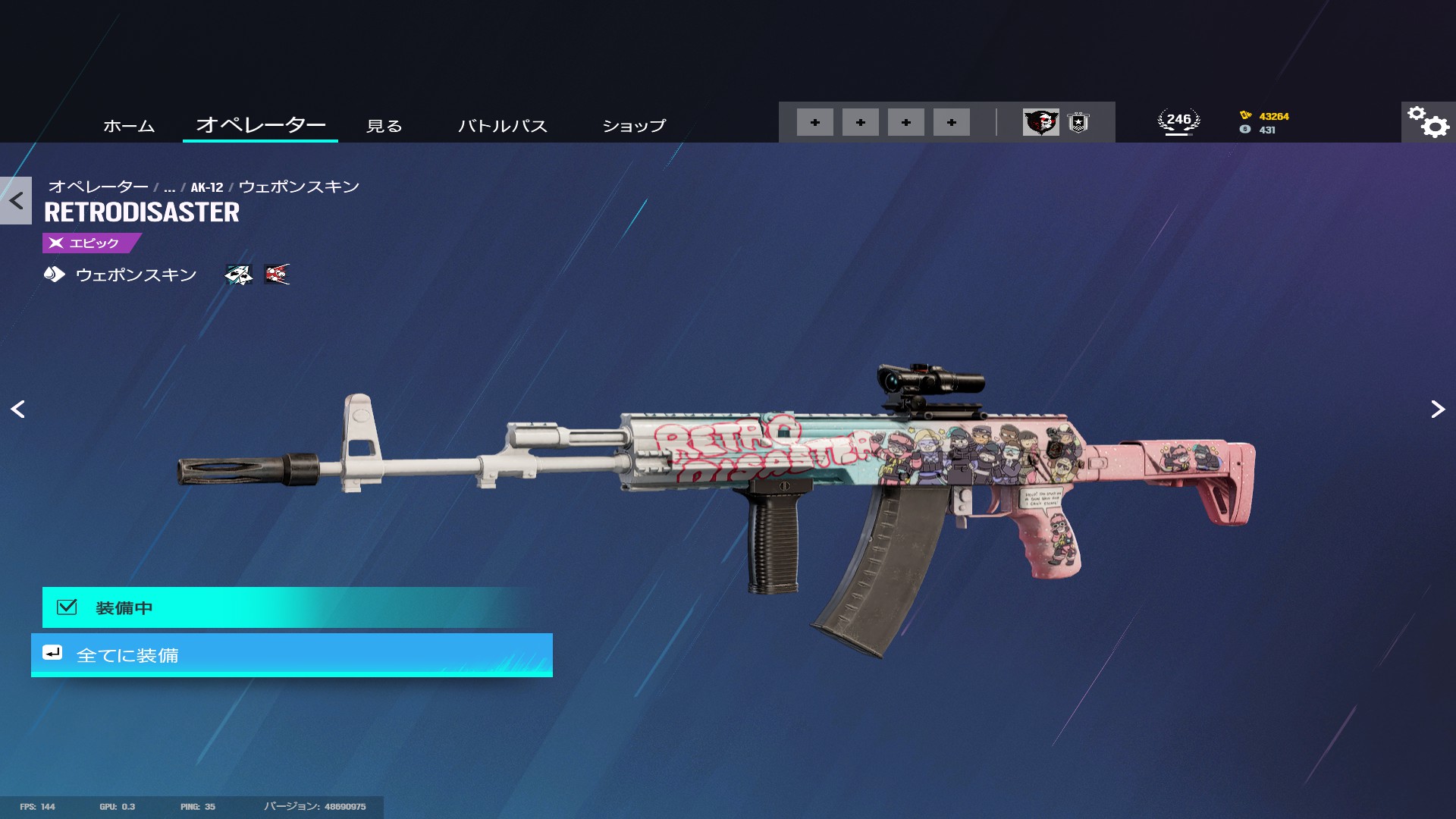Viewport: 1456px width, 819px height.
Task: Click the オペレーター breadcrumb link
Action: (x=99, y=187)
